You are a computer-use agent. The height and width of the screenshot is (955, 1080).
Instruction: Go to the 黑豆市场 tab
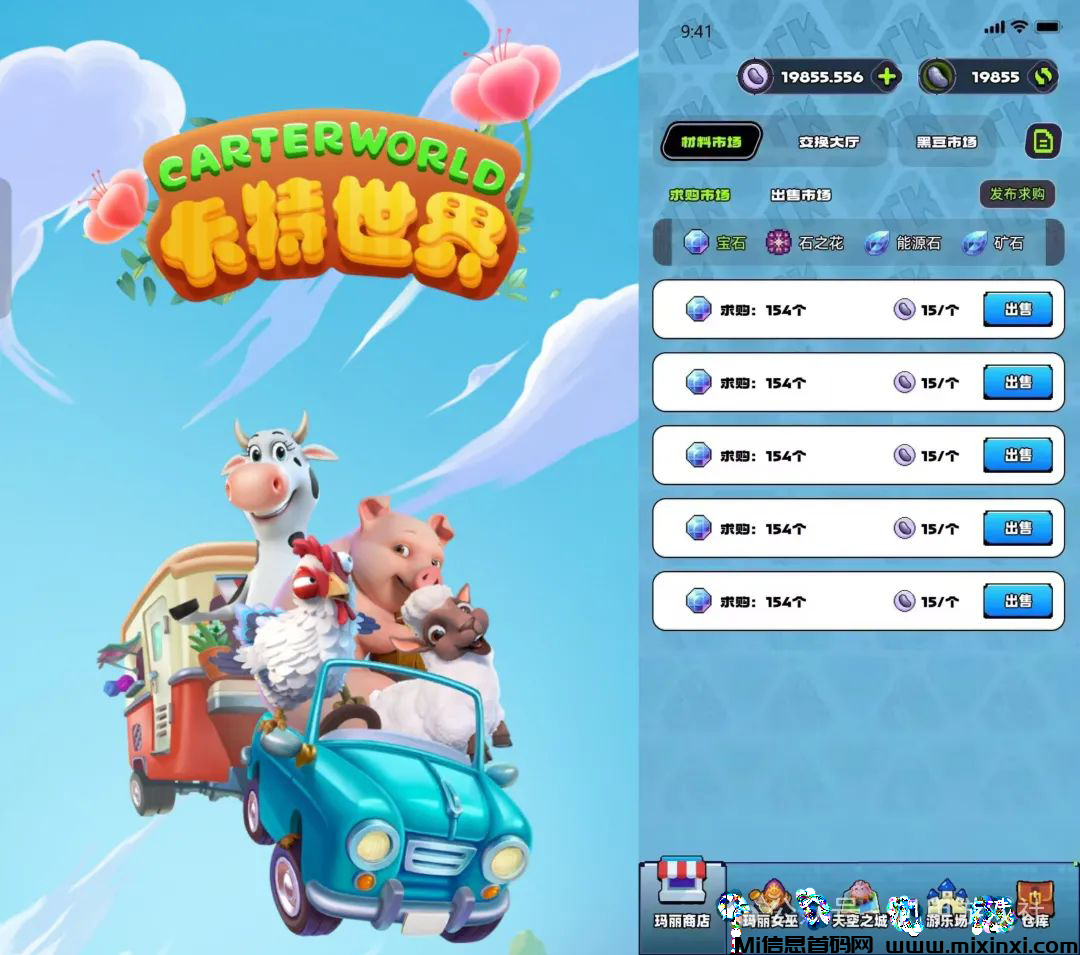pos(946,142)
